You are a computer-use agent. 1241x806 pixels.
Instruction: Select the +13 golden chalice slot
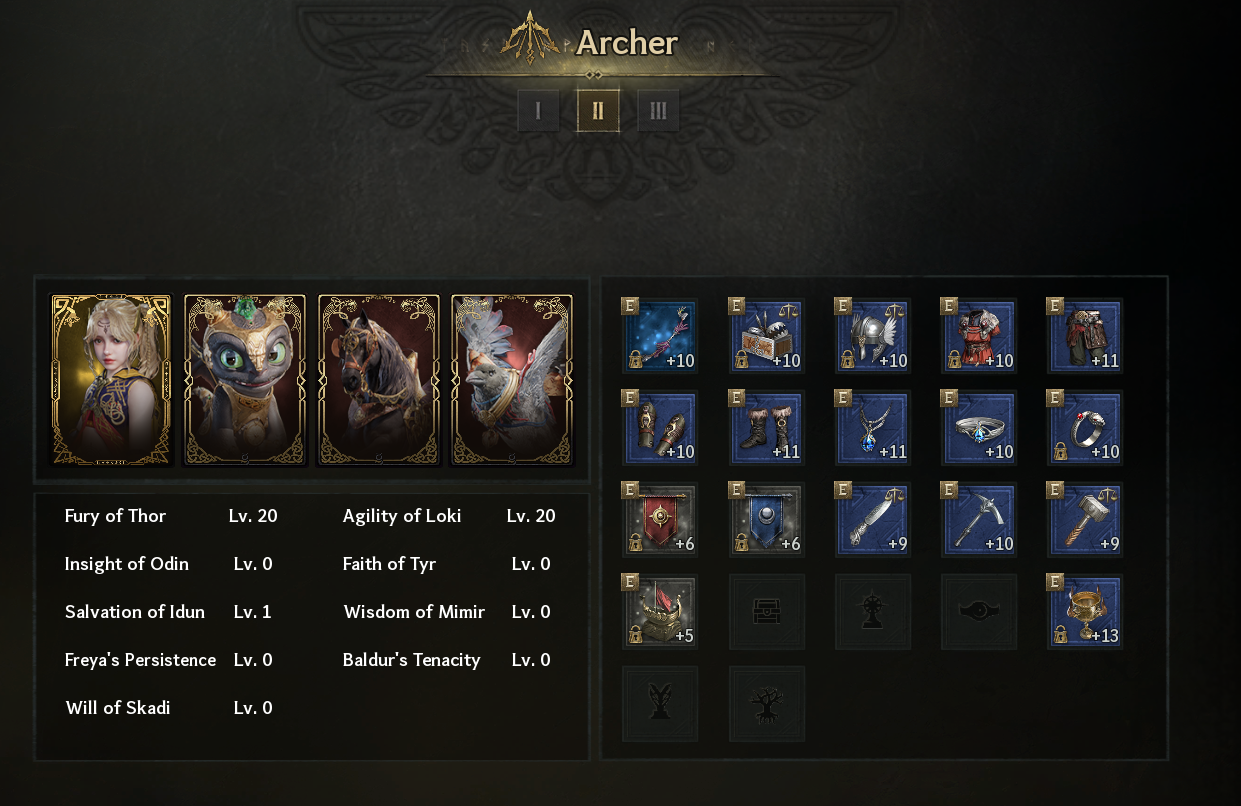1085,612
